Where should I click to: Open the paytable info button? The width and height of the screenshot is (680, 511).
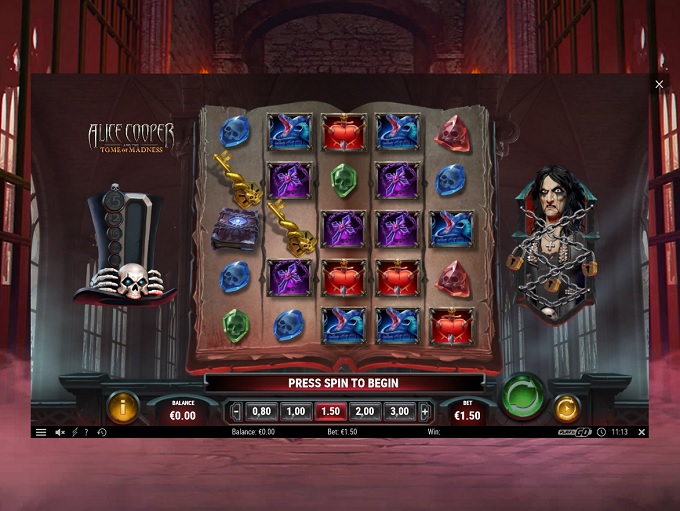pos(122,407)
